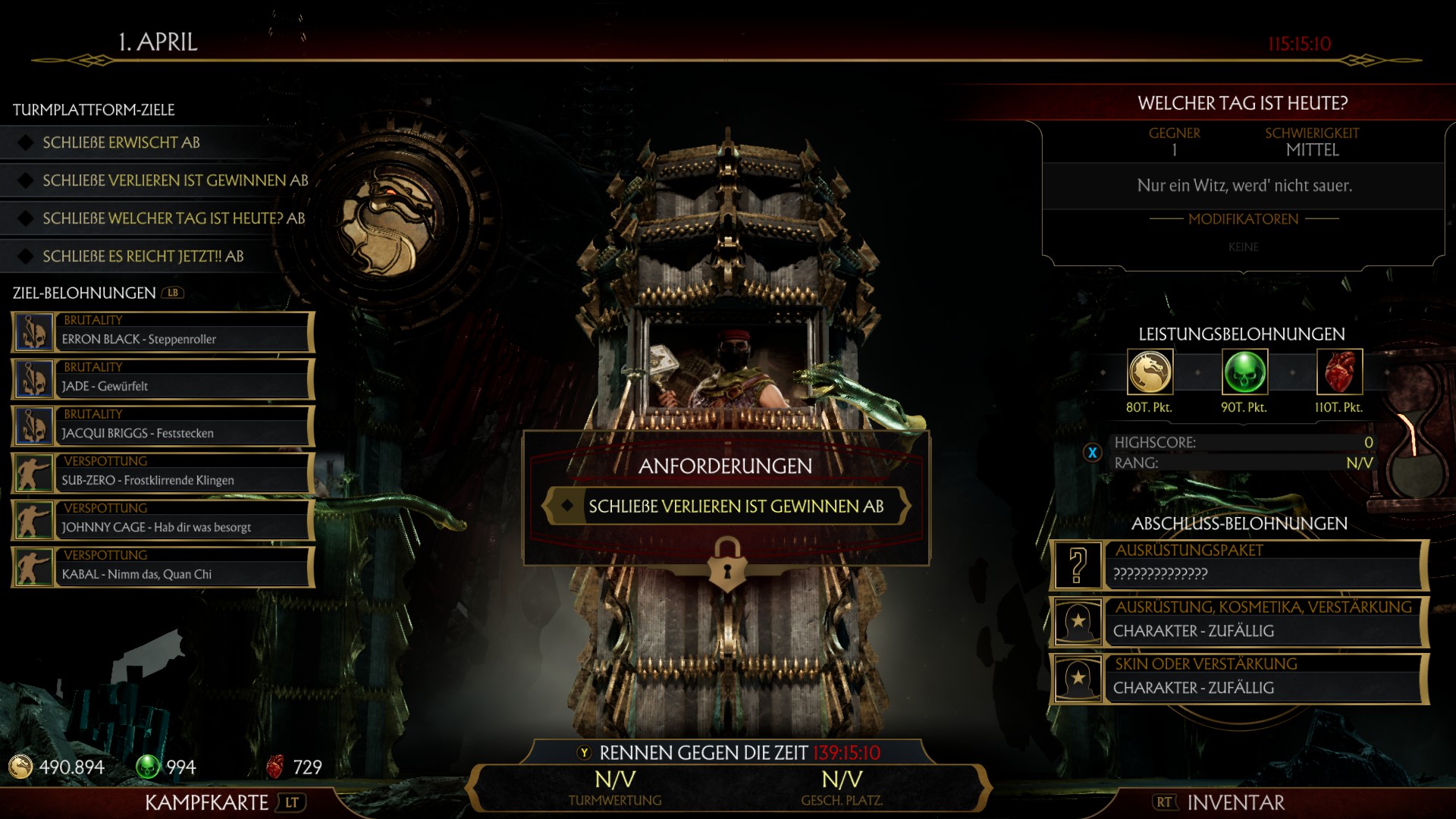Choose the Jade Gewürfelt brutality reward
The height and width of the screenshot is (819, 1456).
(x=163, y=379)
